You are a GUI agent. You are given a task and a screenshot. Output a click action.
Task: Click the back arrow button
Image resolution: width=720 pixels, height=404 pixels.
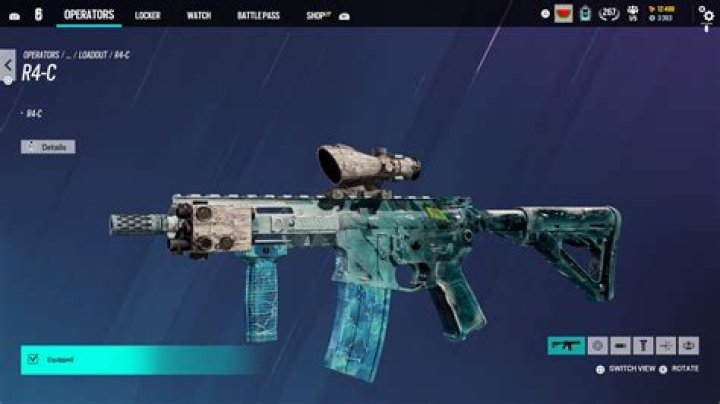click(8, 66)
